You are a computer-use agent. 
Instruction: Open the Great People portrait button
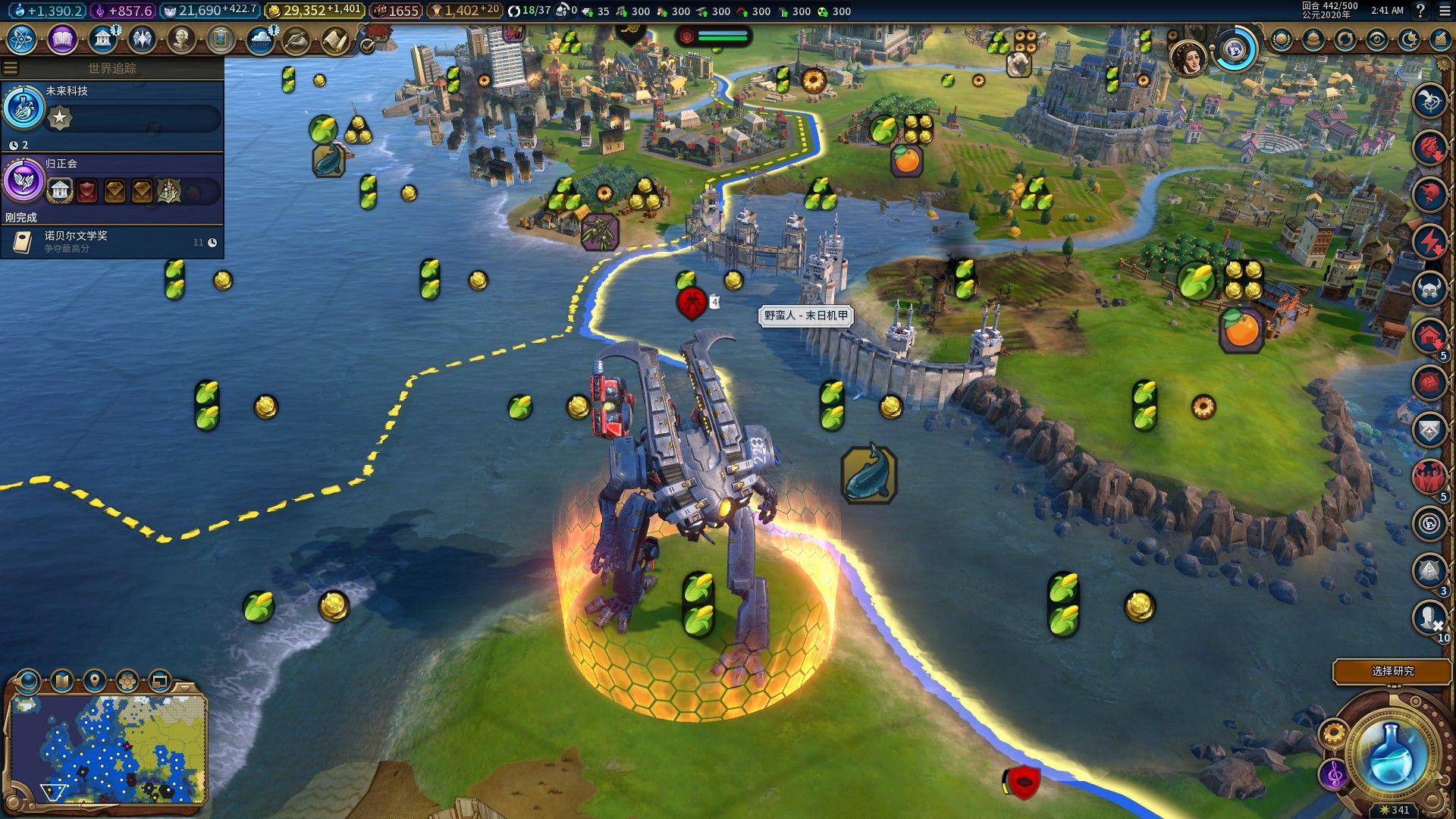click(x=181, y=39)
